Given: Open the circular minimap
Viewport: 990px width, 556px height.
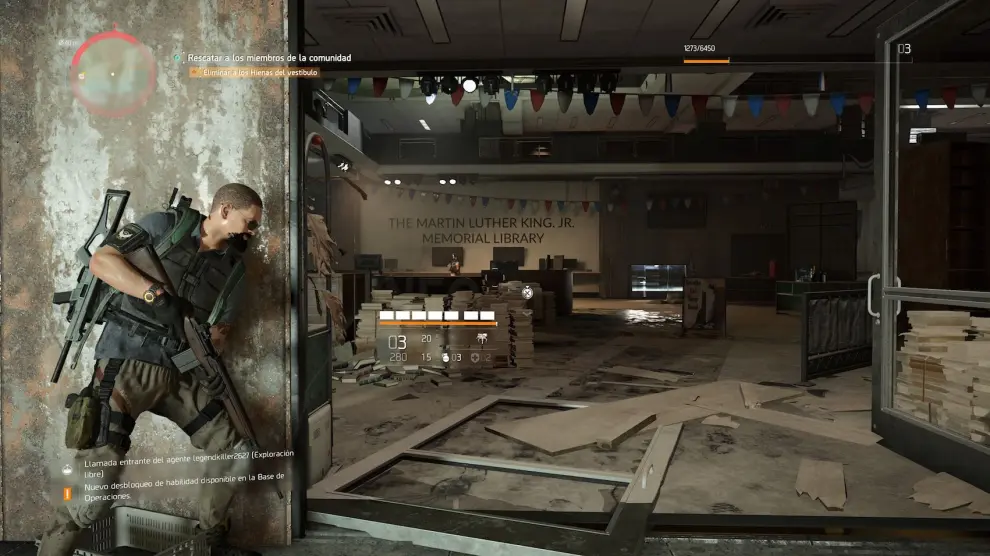Looking at the screenshot, I should pyautogui.click(x=113, y=73).
